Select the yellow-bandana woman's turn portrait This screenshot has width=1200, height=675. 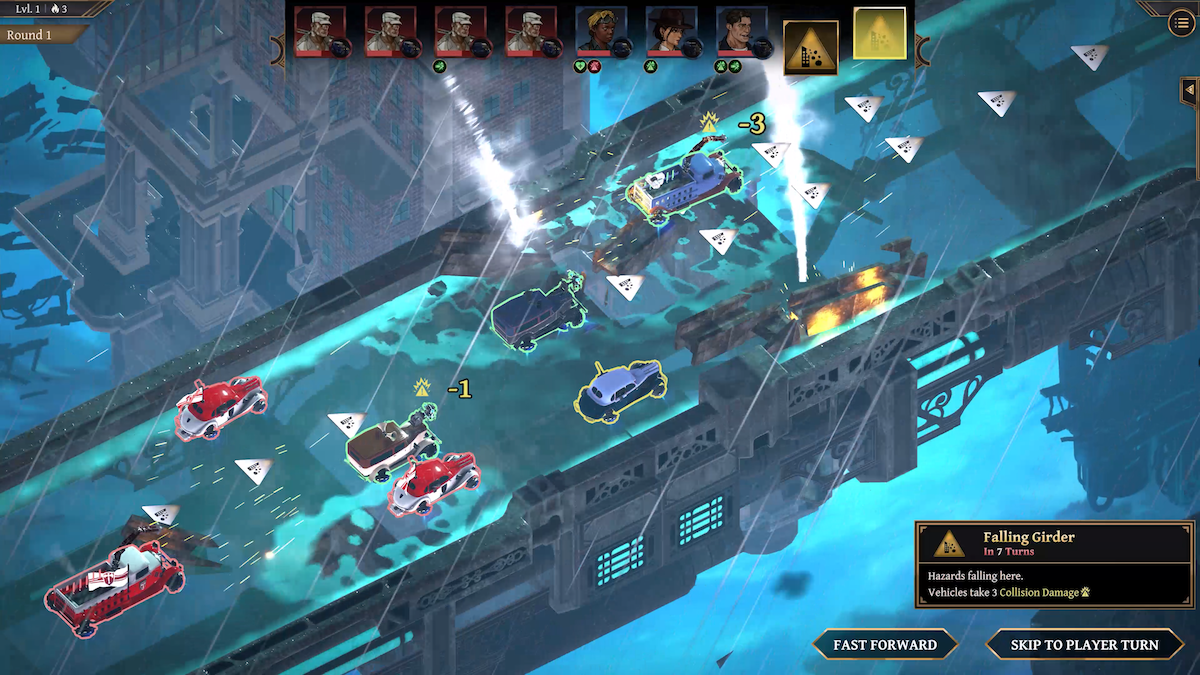click(x=601, y=32)
